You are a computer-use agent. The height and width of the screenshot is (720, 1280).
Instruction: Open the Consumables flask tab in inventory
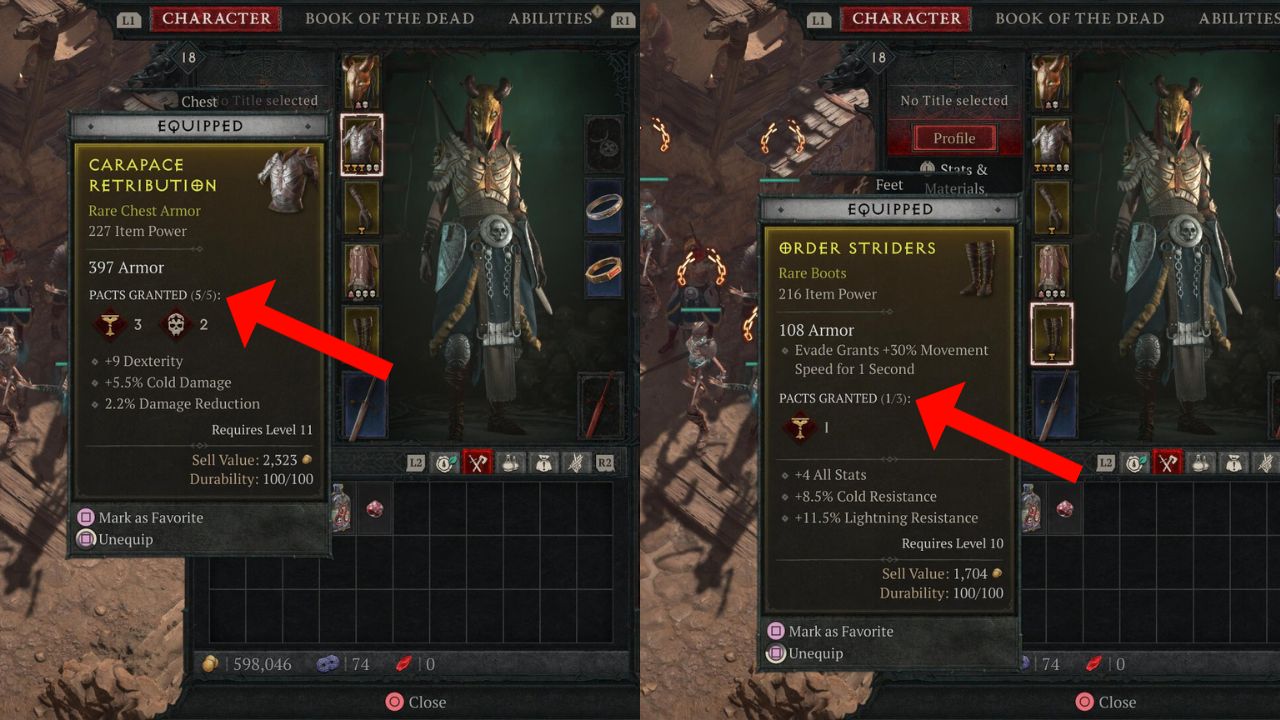512,462
